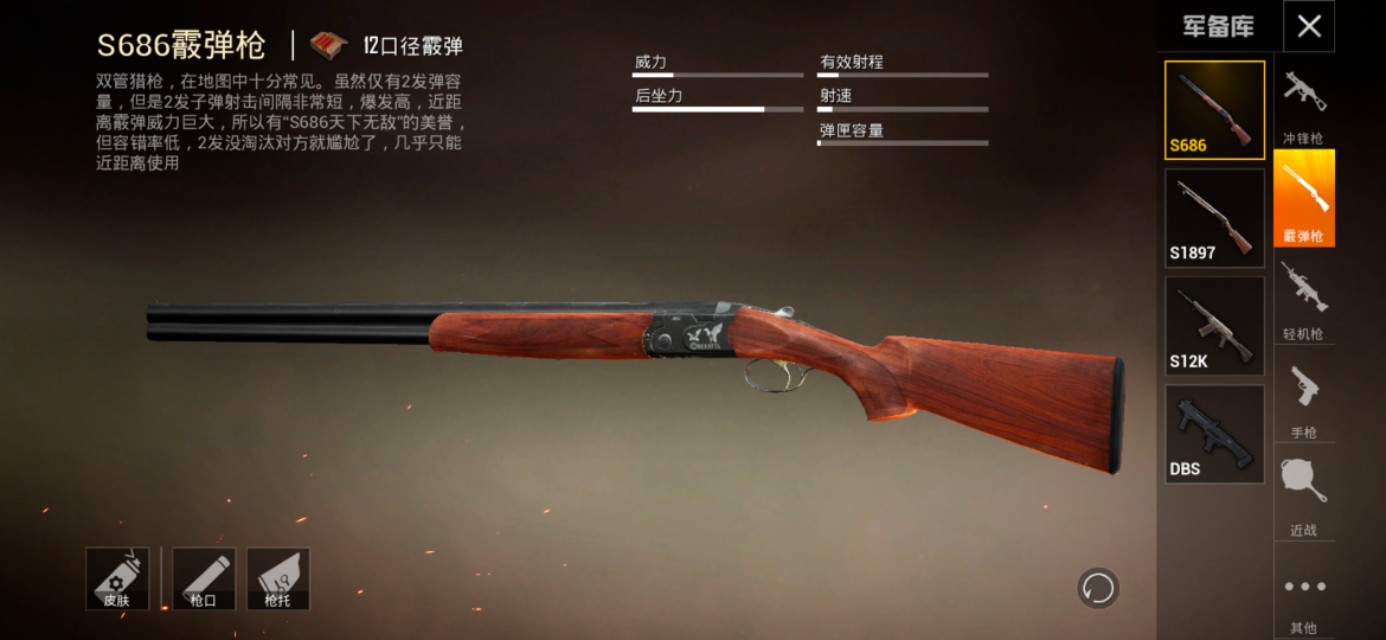Click the circular rotate reset button

tap(1098, 588)
